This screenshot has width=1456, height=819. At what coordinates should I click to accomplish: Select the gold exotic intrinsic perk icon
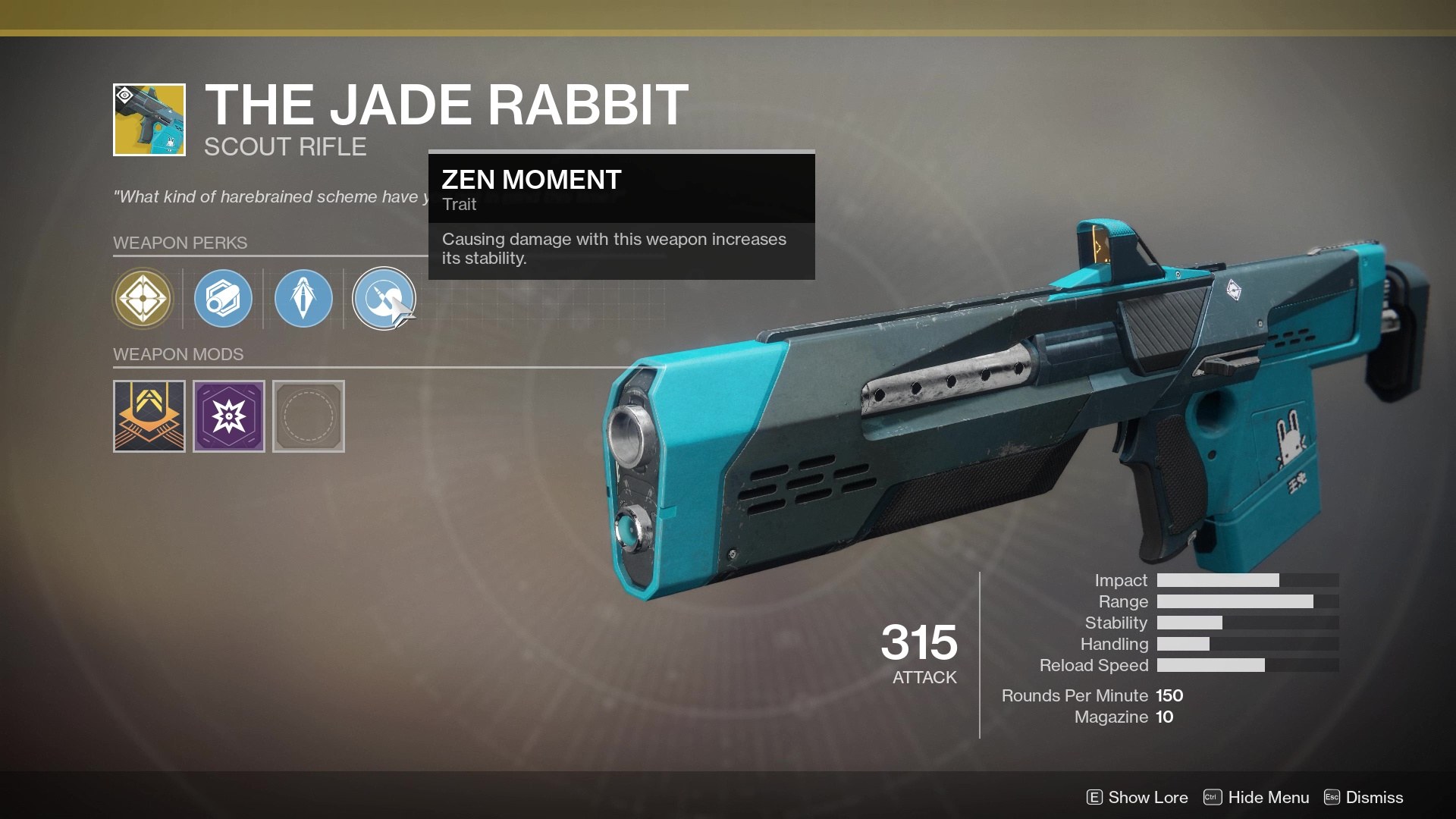[143, 299]
